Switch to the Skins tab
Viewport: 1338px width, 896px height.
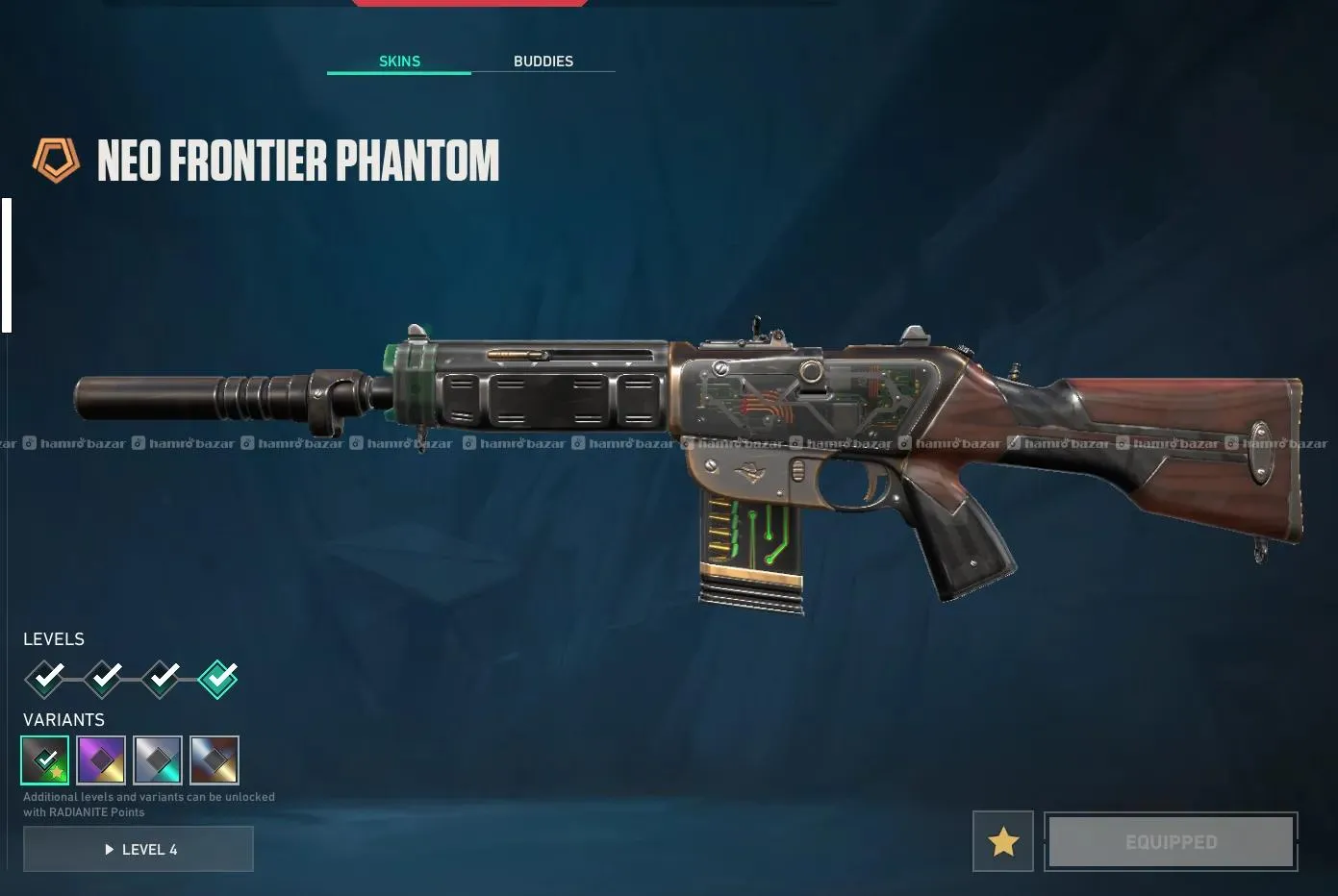(x=399, y=62)
